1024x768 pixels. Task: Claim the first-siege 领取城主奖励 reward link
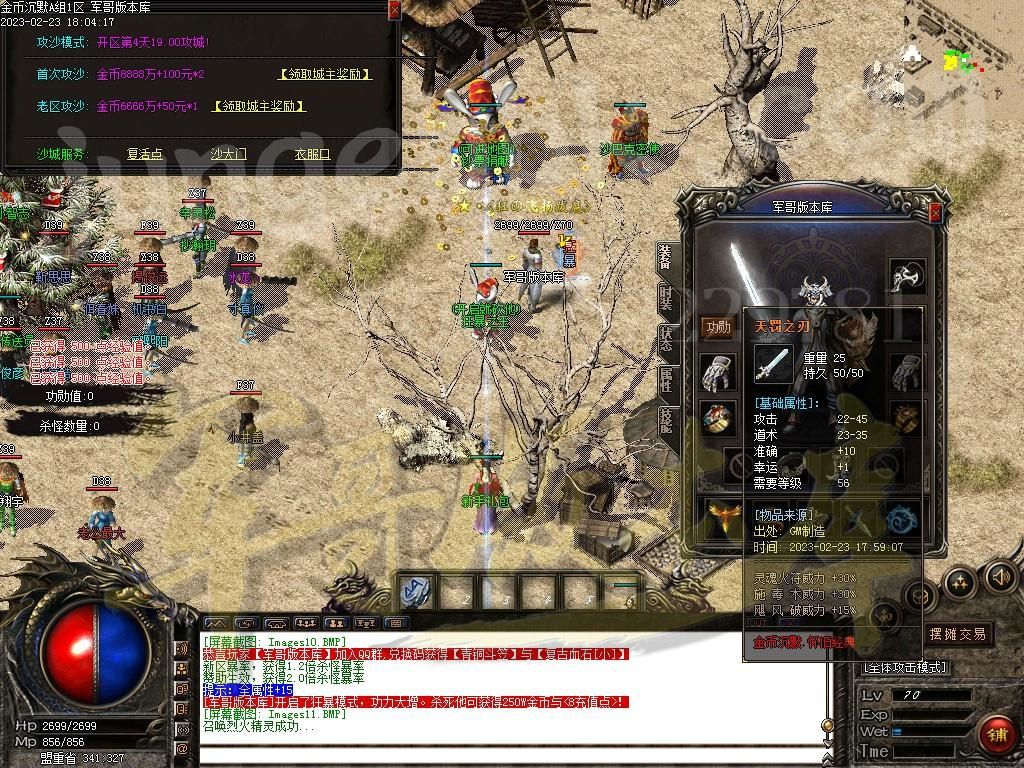tap(324, 74)
